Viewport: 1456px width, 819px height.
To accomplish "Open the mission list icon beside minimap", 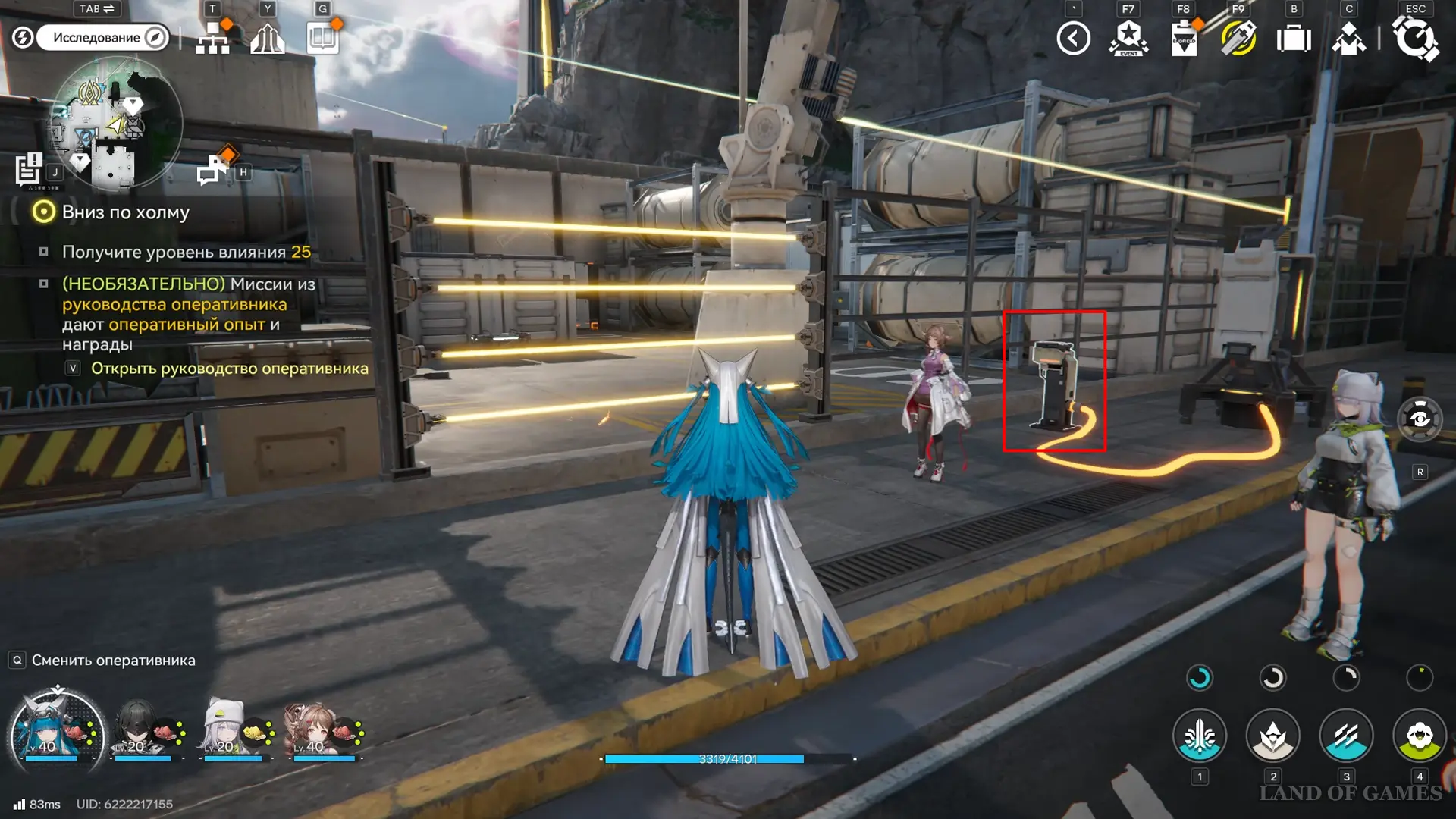I will coord(30,169).
